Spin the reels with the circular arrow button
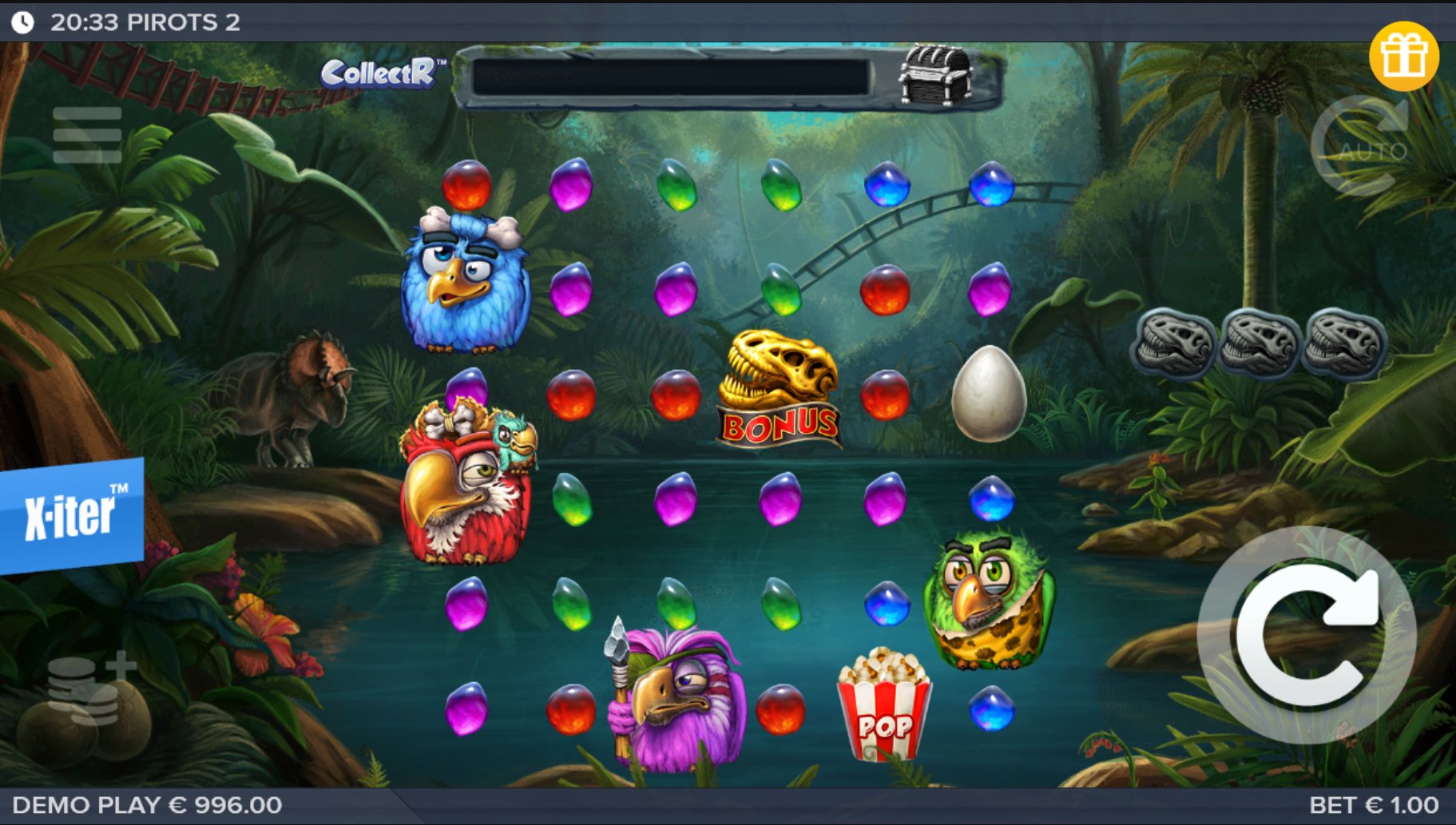The image size is (1456, 825). pos(1307,636)
